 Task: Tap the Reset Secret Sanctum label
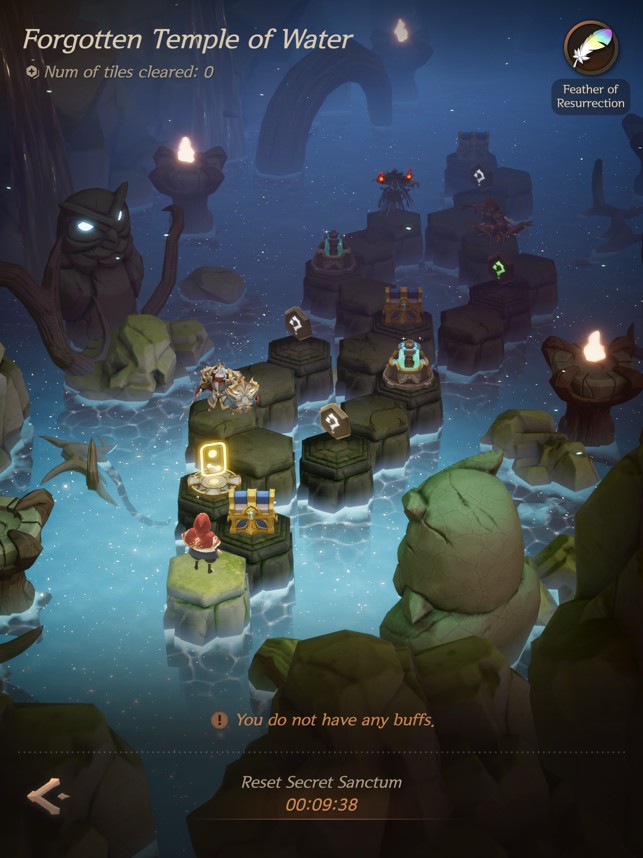pyautogui.click(x=321, y=782)
